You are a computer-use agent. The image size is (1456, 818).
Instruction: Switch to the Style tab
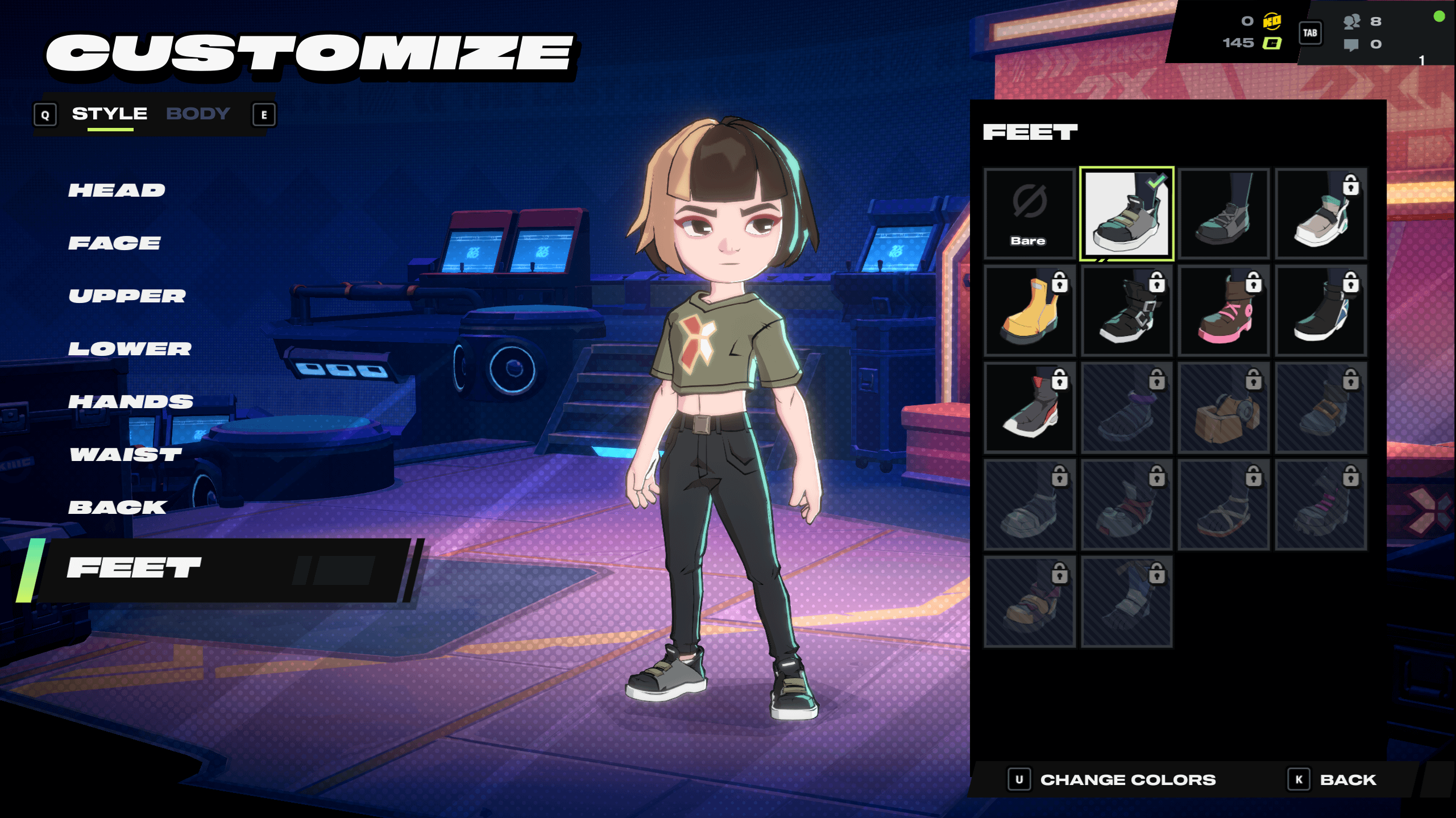pos(109,114)
